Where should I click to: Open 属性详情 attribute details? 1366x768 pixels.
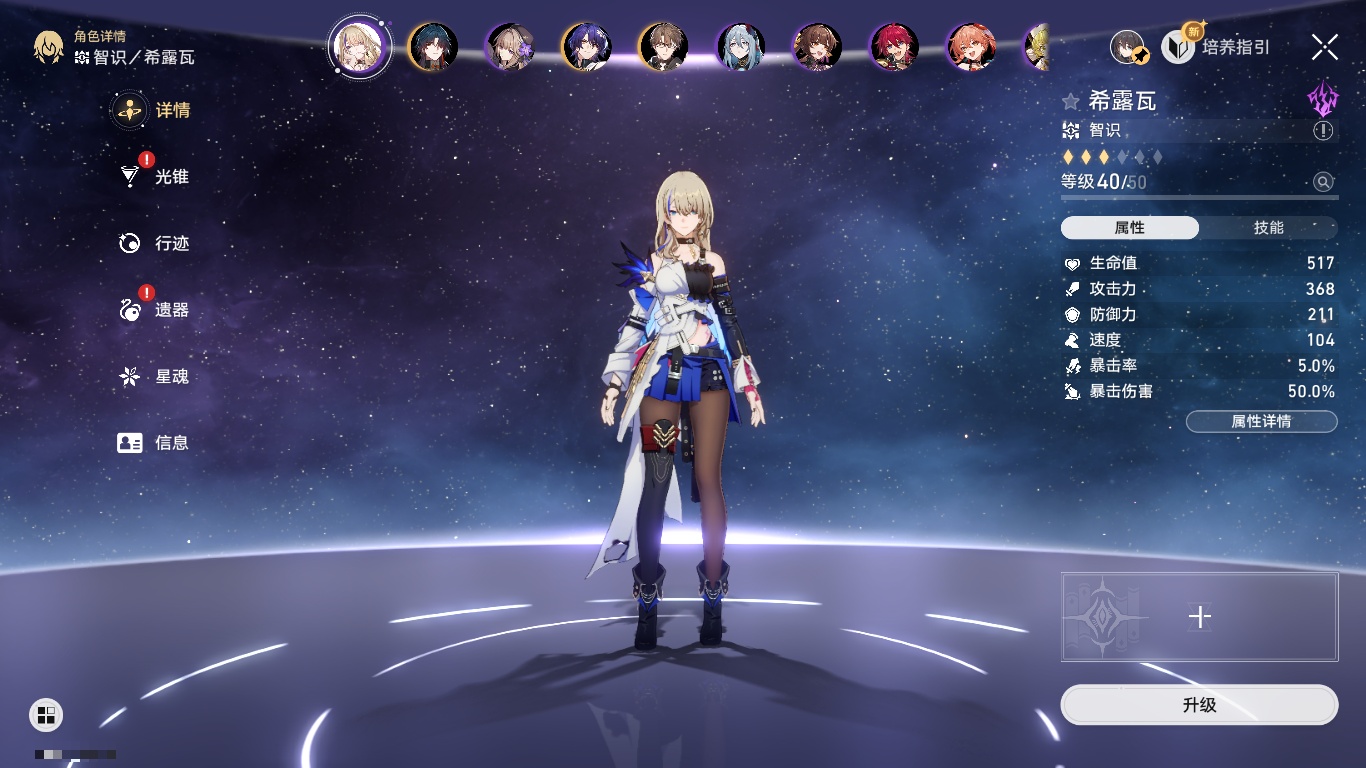[1261, 422]
